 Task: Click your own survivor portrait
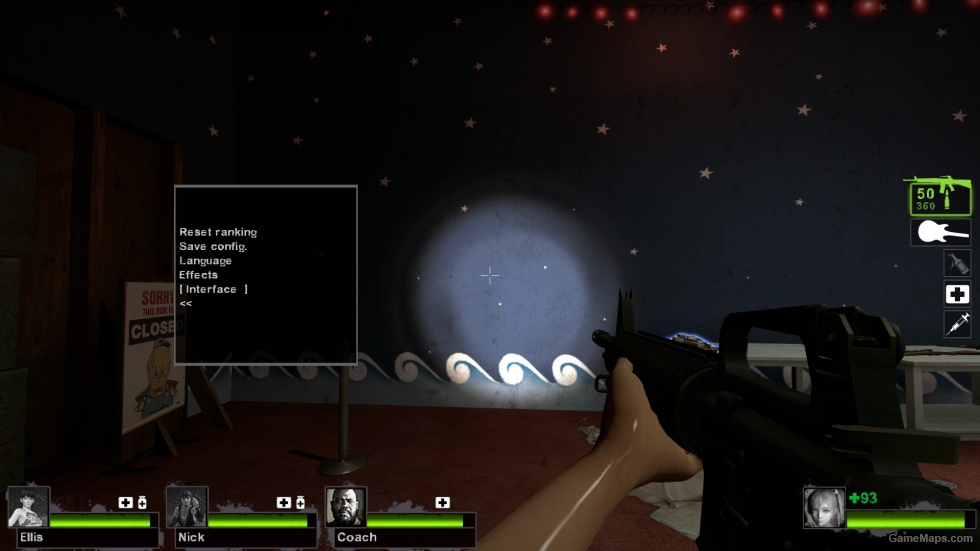824,507
